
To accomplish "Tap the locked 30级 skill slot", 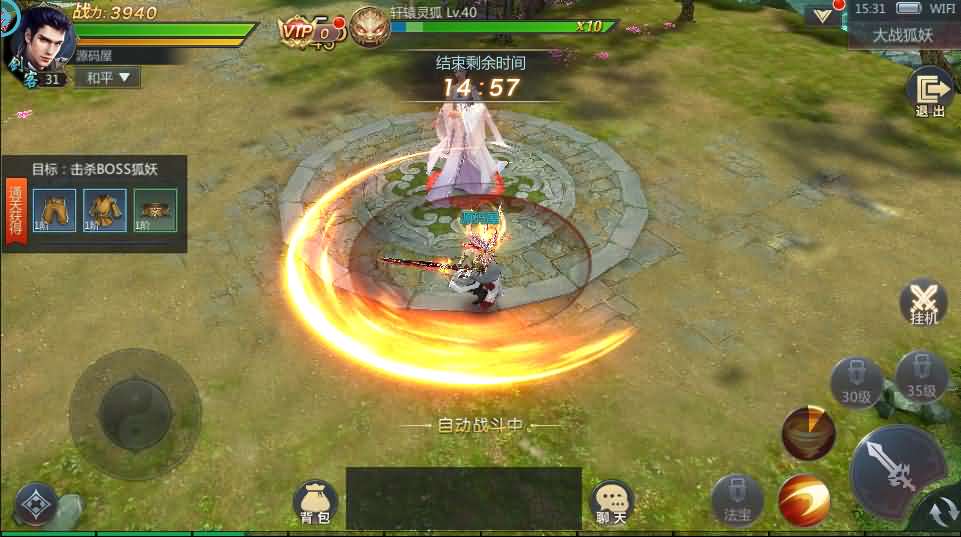I will click(856, 381).
